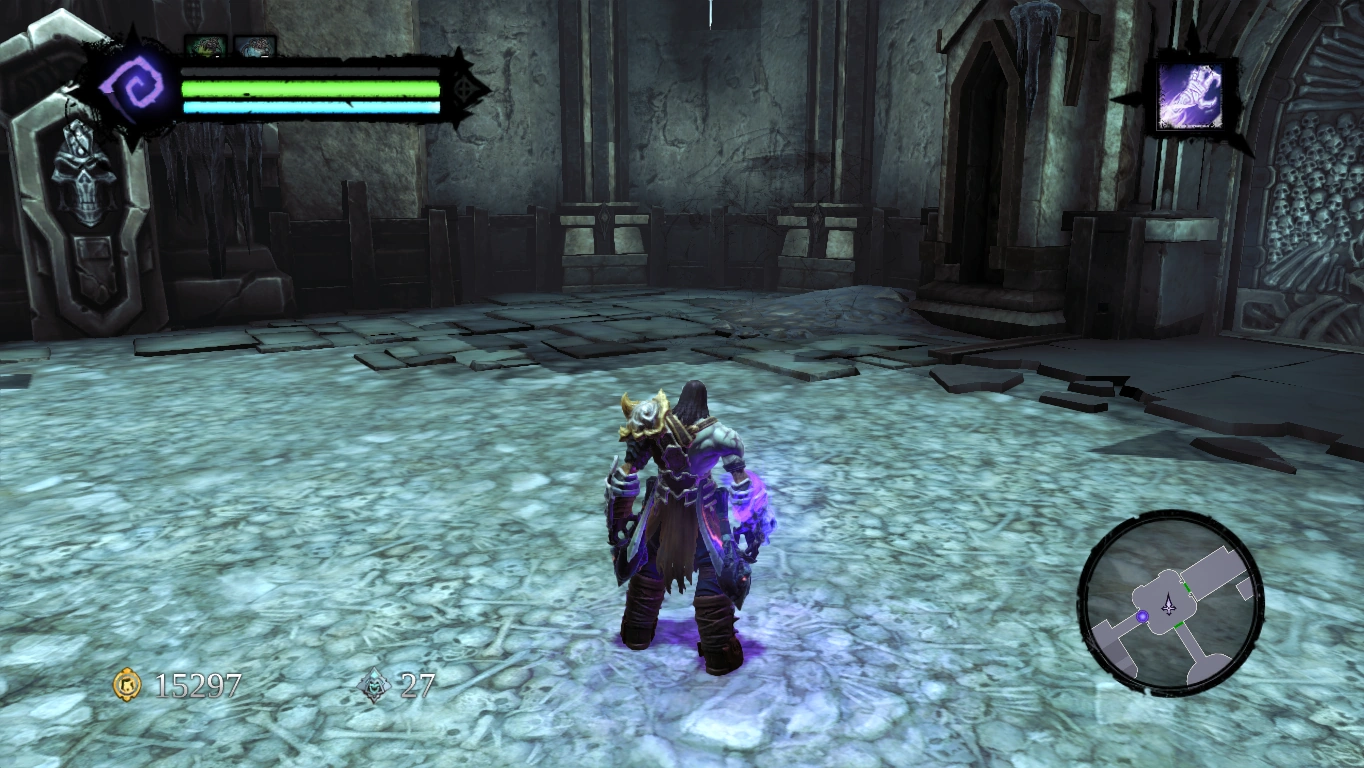Click the boatman coin emblem beside 27
The image size is (1364, 768).
[x=372, y=684]
